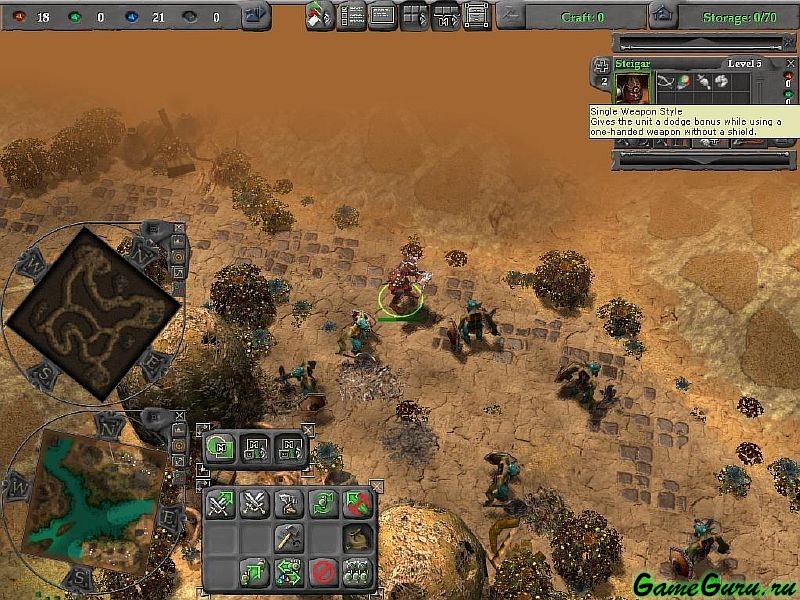800x600 pixels.
Task: Click the loot sack command icon
Action: click(x=356, y=538)
